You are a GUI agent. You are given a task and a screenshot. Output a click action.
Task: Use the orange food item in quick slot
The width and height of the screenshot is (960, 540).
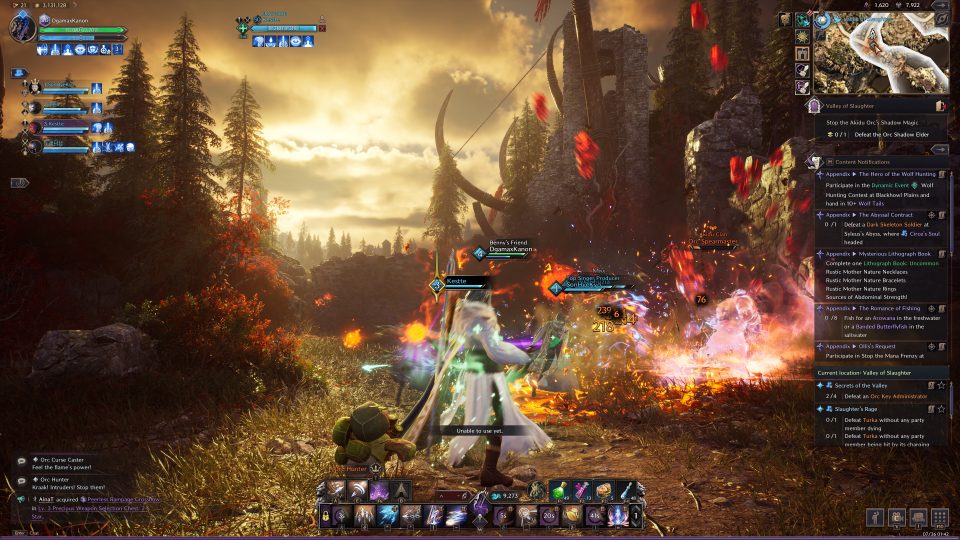[x=604, y=490]
